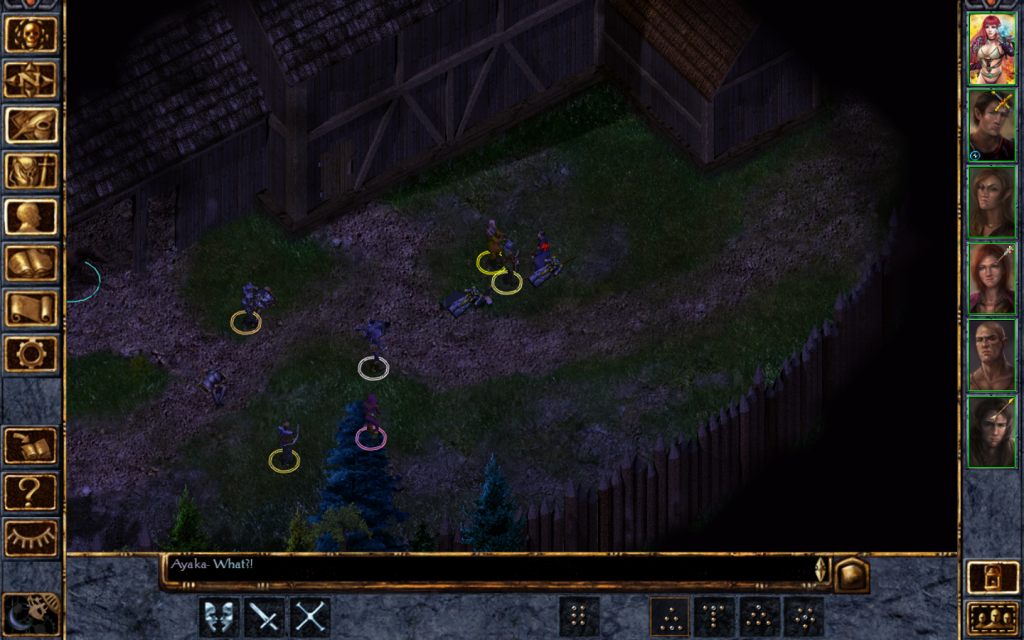Select the triangle party formation

click(670, 617)
